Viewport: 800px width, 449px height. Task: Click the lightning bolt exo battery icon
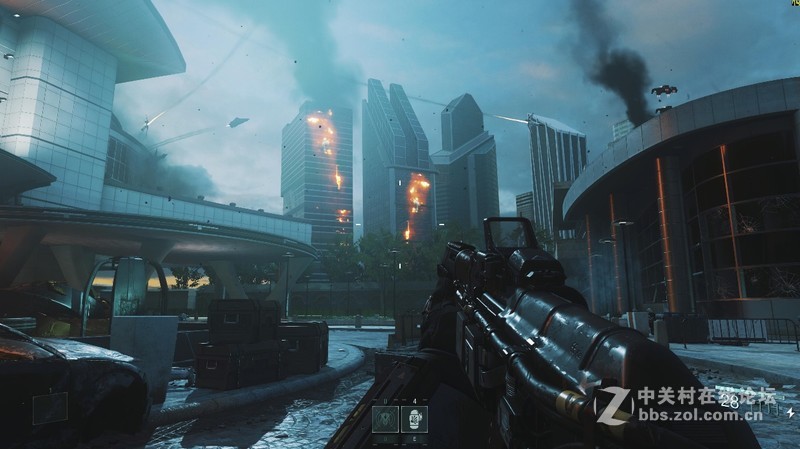click(x=791, y=411)
